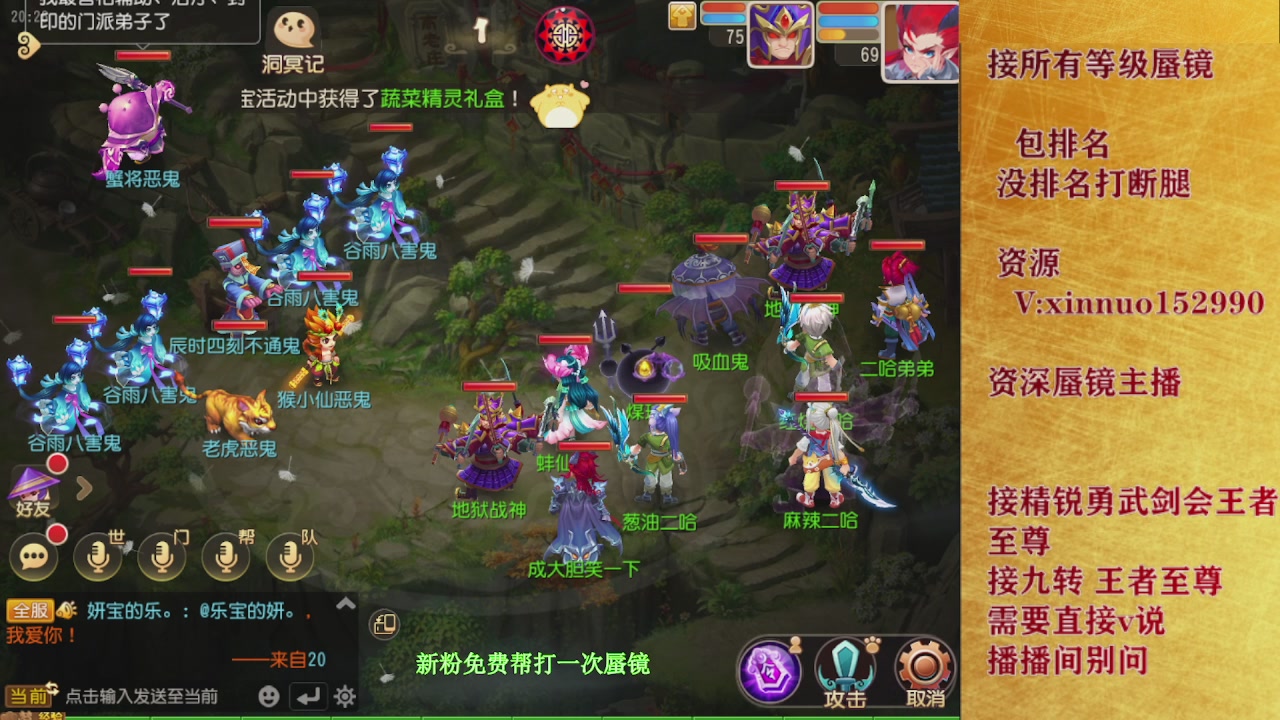Viewport: 1280px width, 720px height.
Task: Toggle the guild voice mic labeled 帮
Action: tap(225, 557)
